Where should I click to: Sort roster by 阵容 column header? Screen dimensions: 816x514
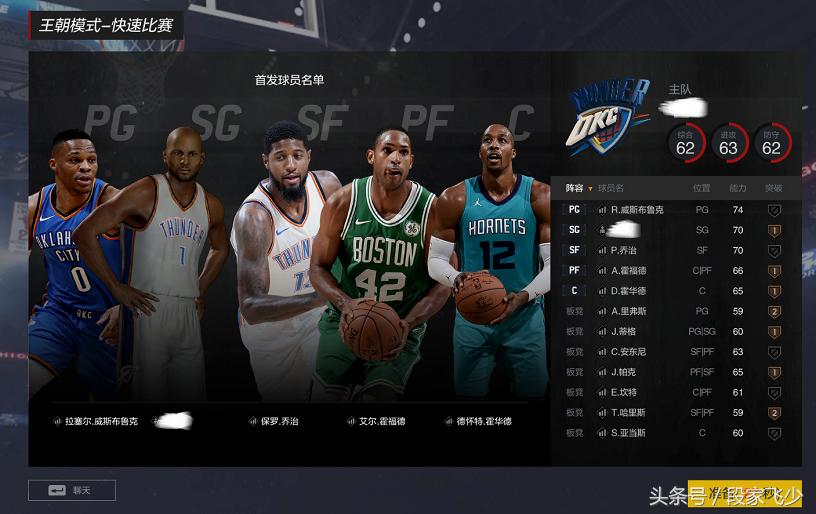click(x=578, y=188)
